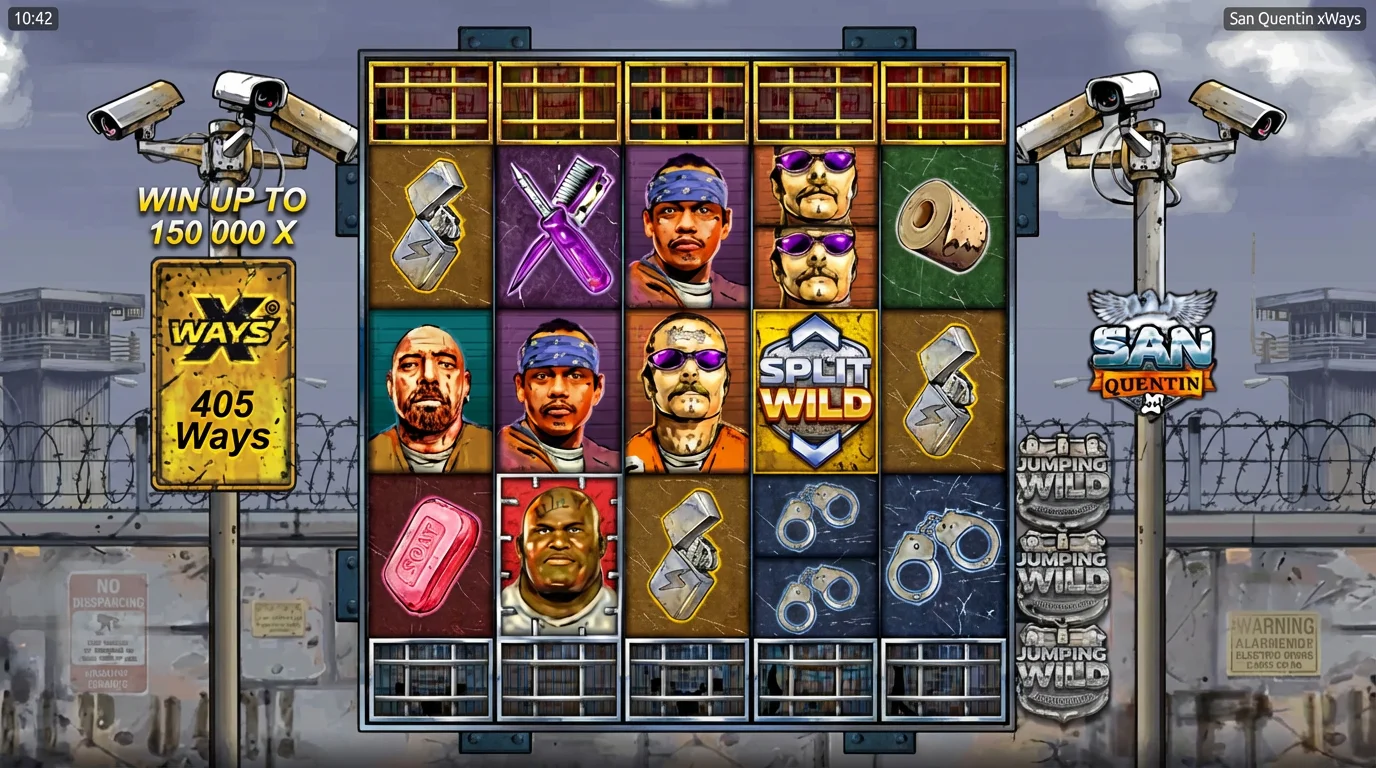Click the 10:42 clock display
This screenshot has height=768, width=1376.
(35, 18)
